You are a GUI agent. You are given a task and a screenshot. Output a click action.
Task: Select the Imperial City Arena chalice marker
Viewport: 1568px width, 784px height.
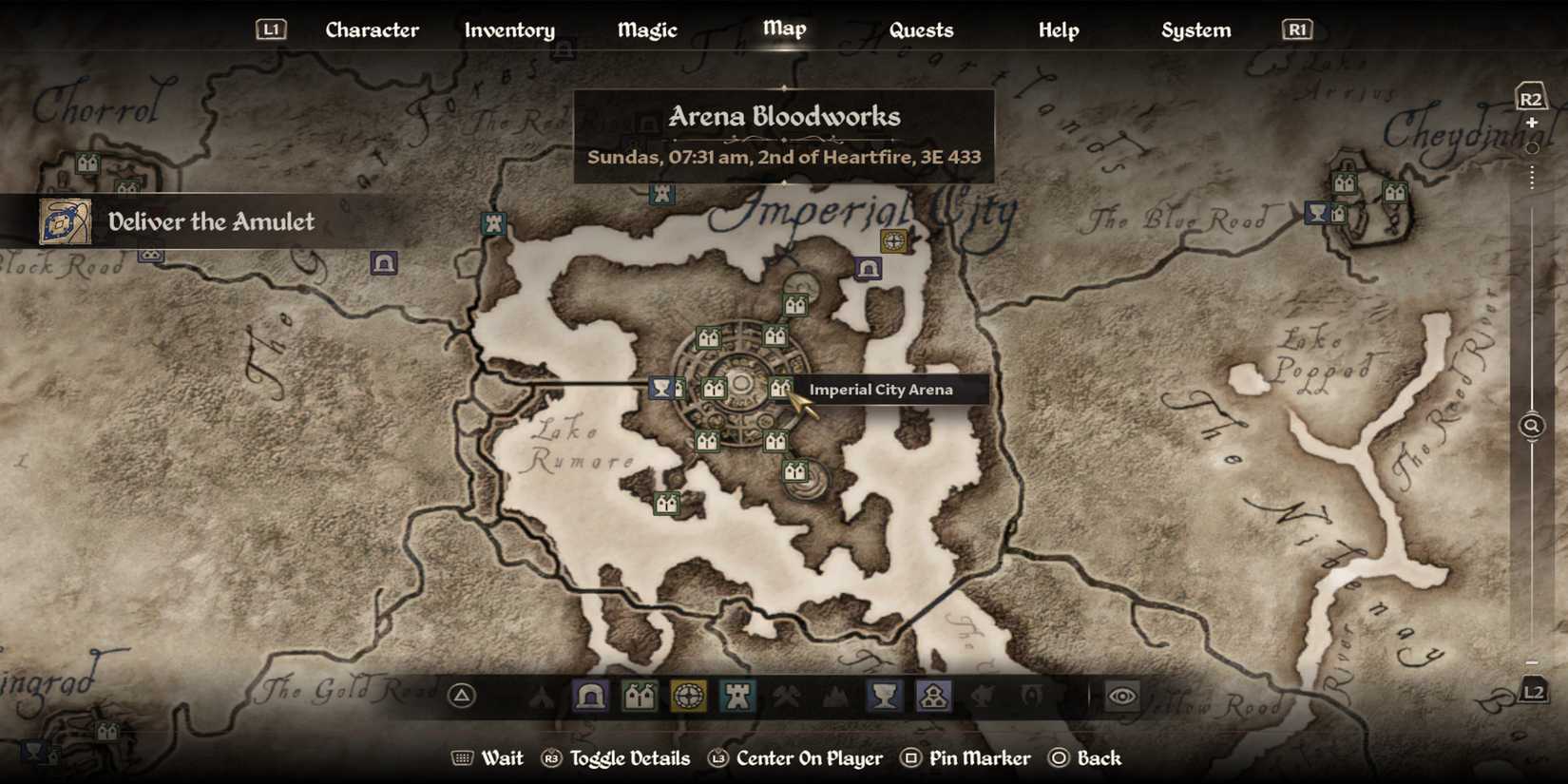click(x=662, y=388)
